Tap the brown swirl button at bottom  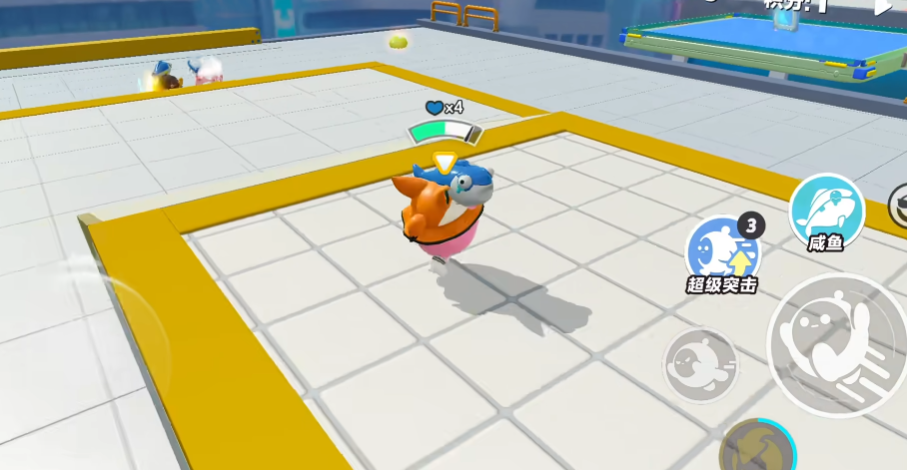coord(757,449)
